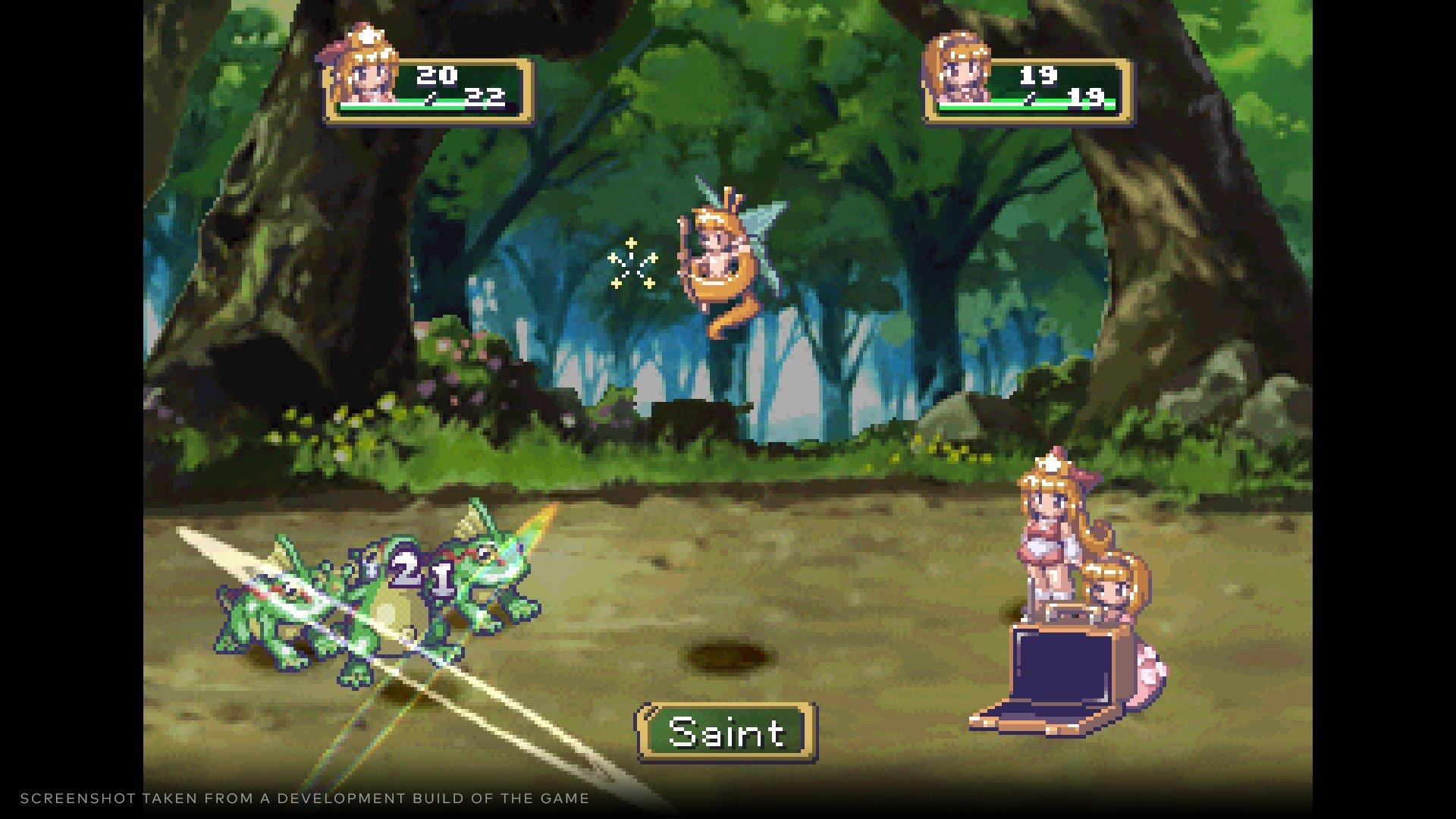Viewport: 1456px width, 819px height.
Task: Click the sparkling fairy archer sprite
Action: click(720, 258)
